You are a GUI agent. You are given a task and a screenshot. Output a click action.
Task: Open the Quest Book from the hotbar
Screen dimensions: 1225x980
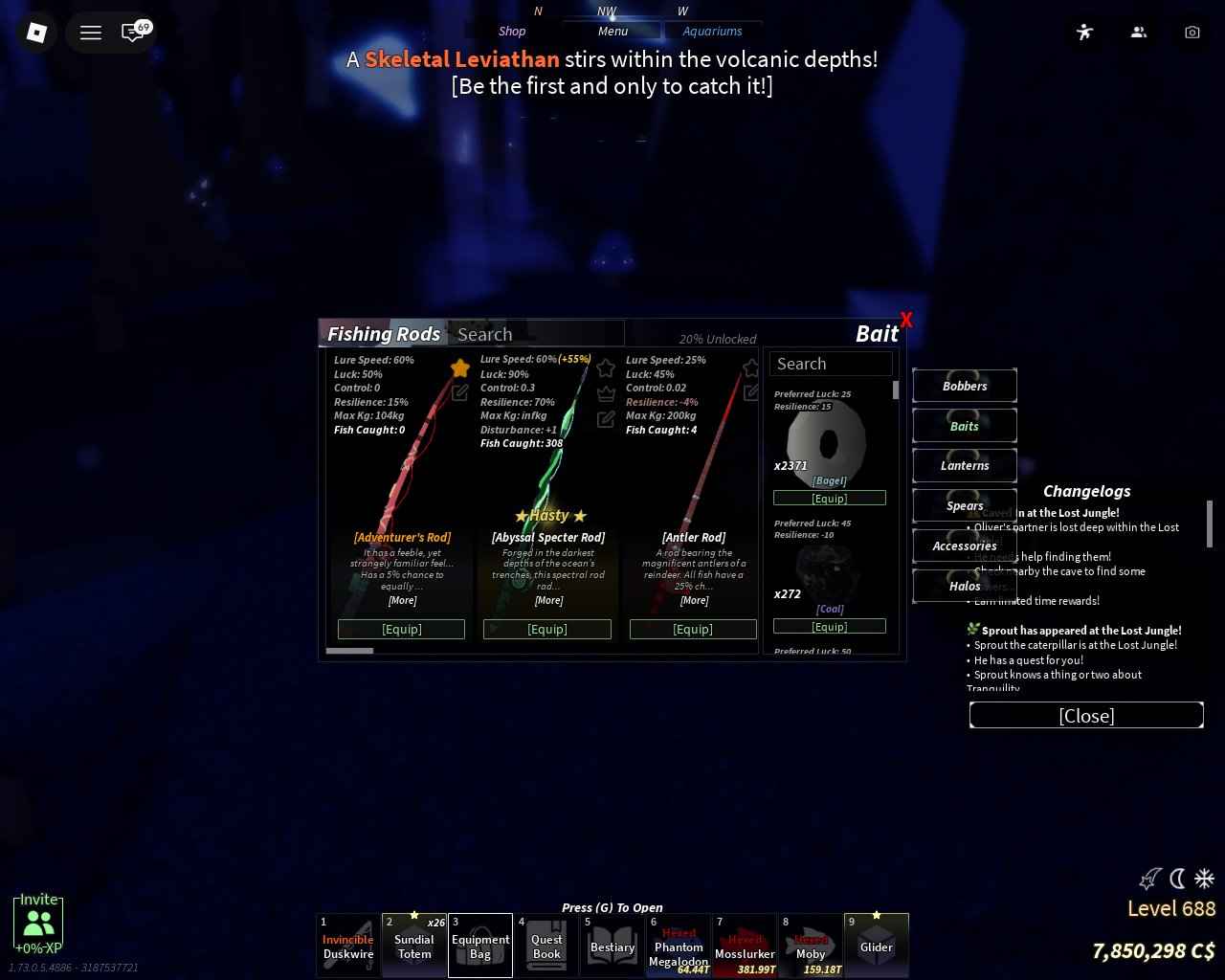coord(546,946)
